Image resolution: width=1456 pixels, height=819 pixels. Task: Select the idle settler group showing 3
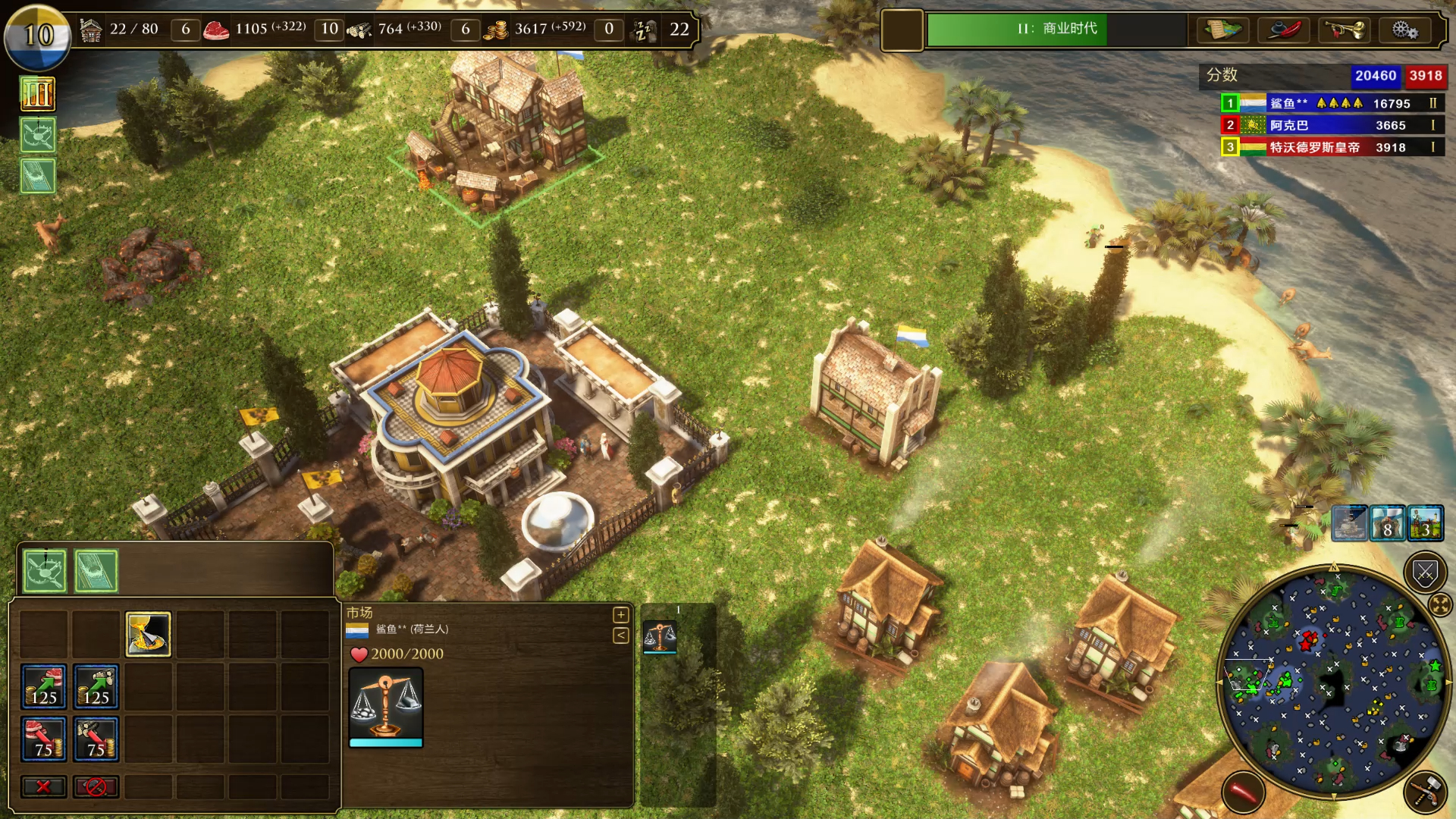tap(1426, 524)
